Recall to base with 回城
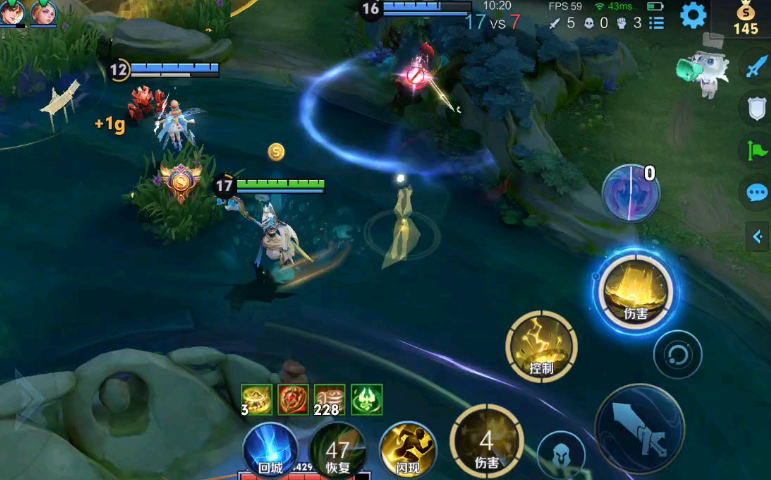The width and height of the screenshot is (771, 480). [270, 449]
